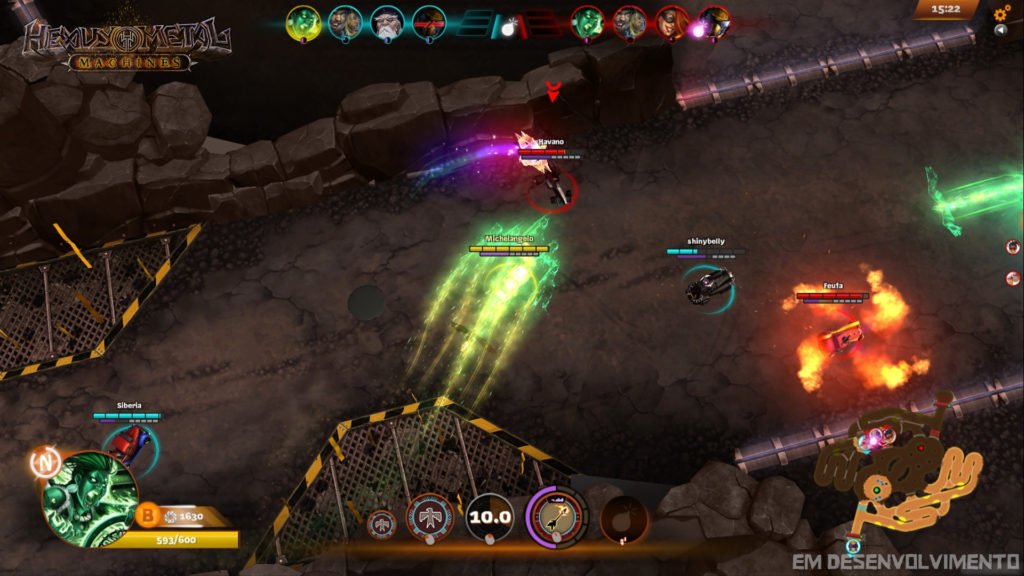Select the helmeted enemy pilot portrait
The image size is (1024, 576).
pyautogui.click(x=714, y=22)
